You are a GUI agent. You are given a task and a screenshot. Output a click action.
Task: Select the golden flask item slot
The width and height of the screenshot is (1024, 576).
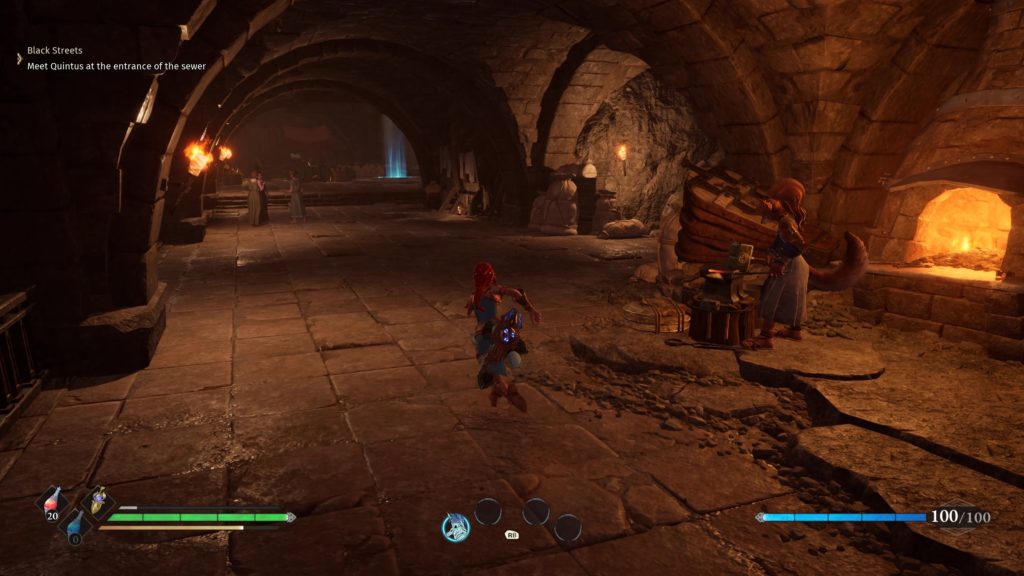coord(98,502)
